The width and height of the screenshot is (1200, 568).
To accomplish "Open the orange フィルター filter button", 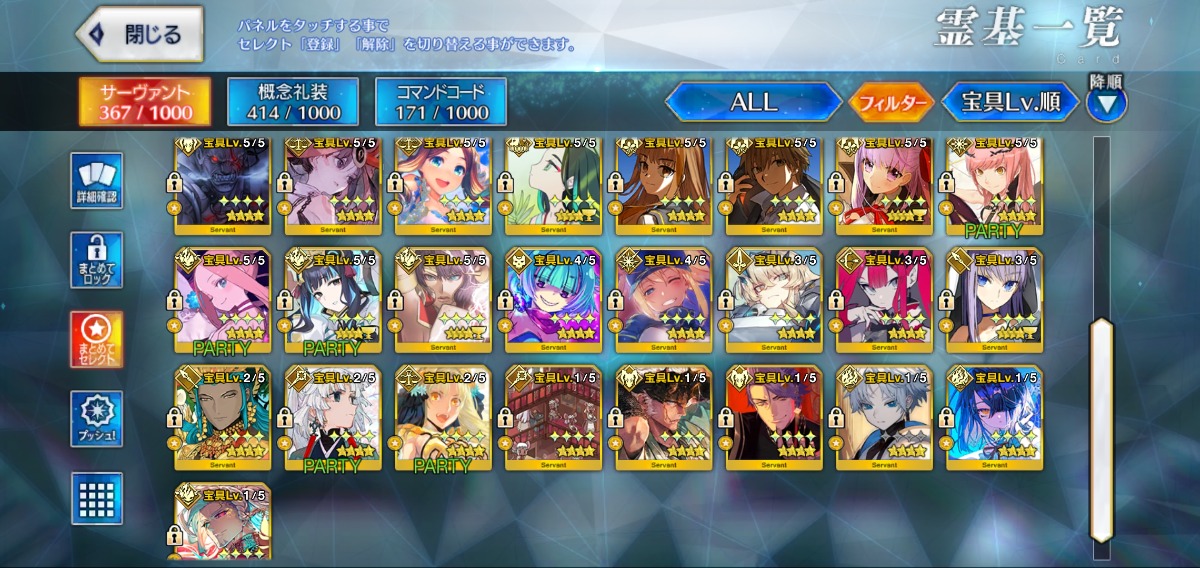I will [891, 102].
